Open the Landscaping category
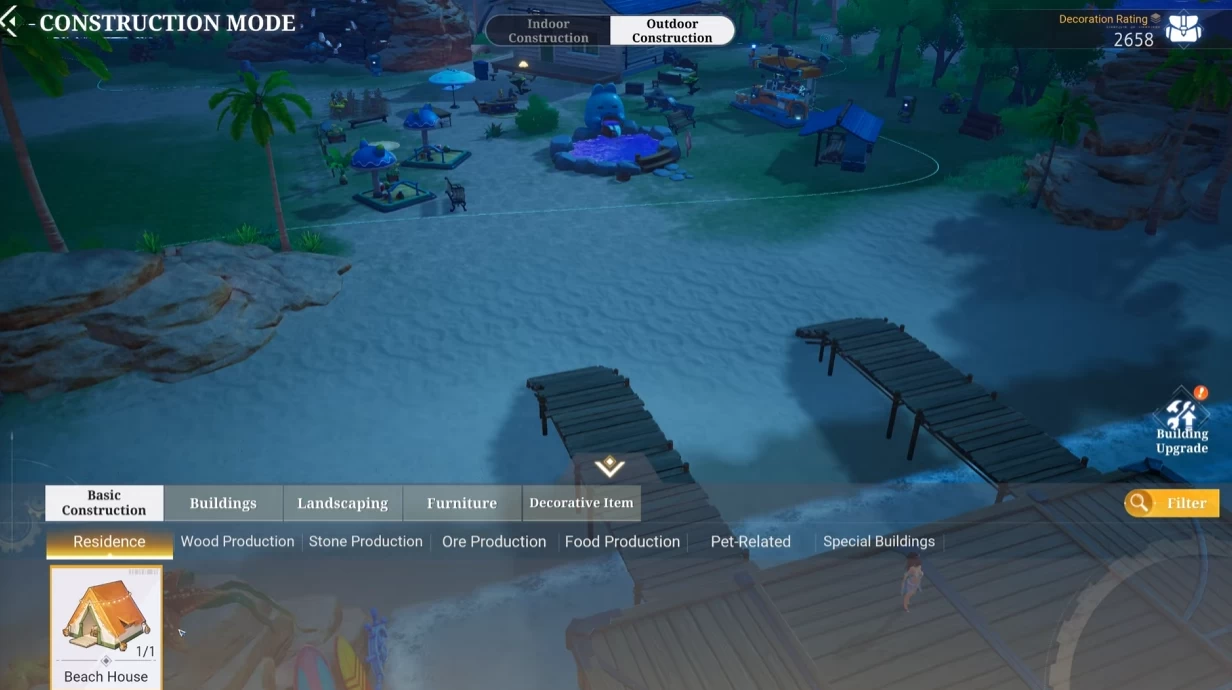Image resolution: width=1232 pixels, height=690 pixels. (342, 503)
